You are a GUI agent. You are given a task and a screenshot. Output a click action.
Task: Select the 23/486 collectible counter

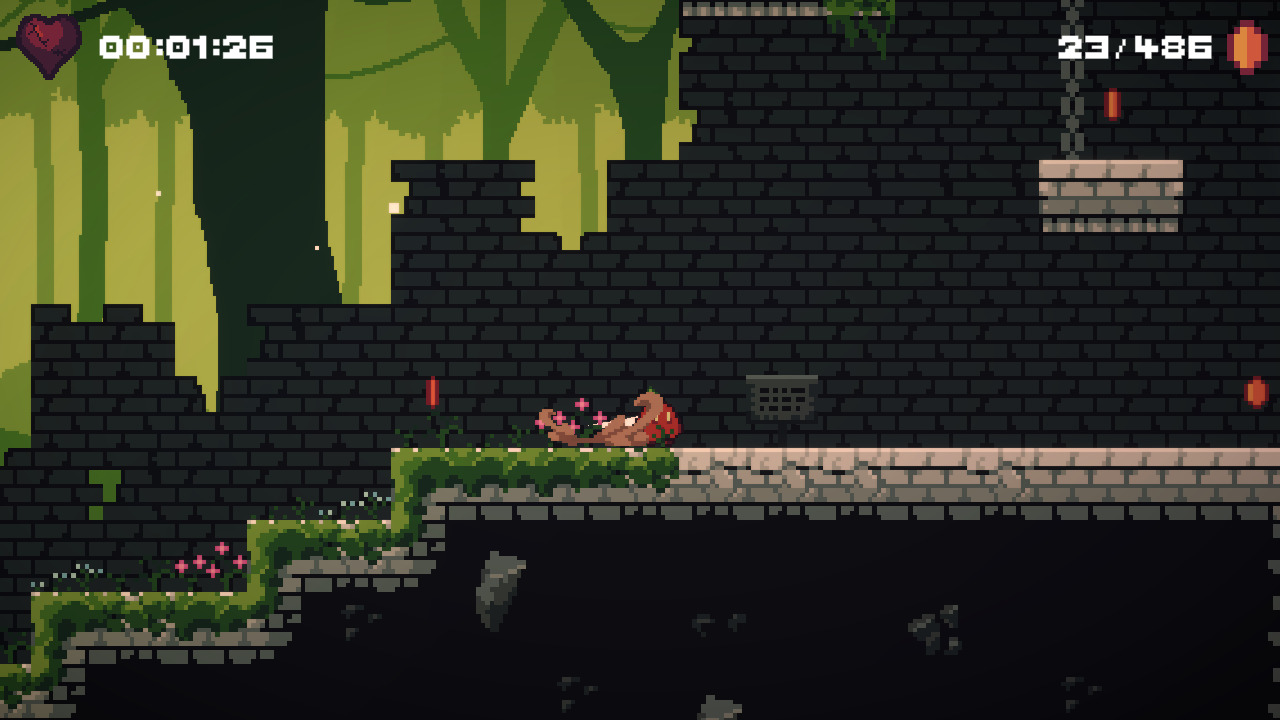[x=1133, y=45]
